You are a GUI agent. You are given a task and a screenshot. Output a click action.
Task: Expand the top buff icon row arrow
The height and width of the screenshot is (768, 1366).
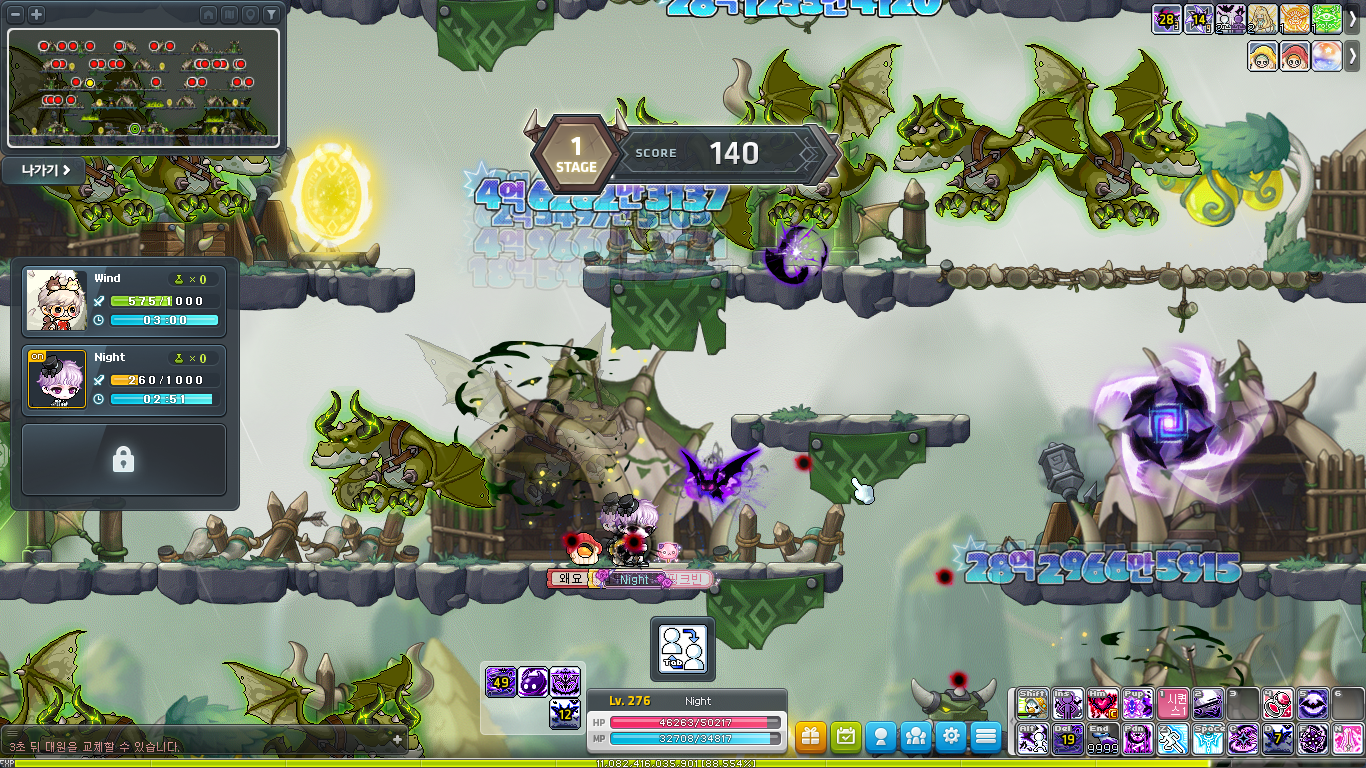coord(1353,19)
